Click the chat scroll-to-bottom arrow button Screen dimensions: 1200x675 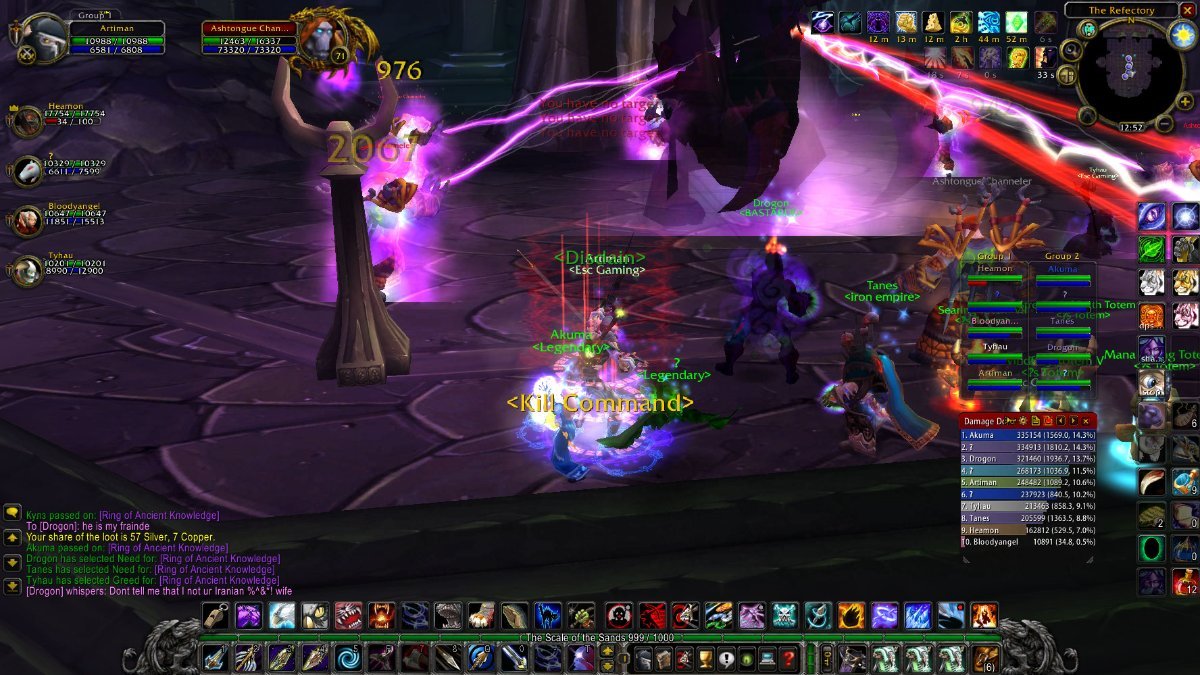pyautogui.click(x=12, y=586)
